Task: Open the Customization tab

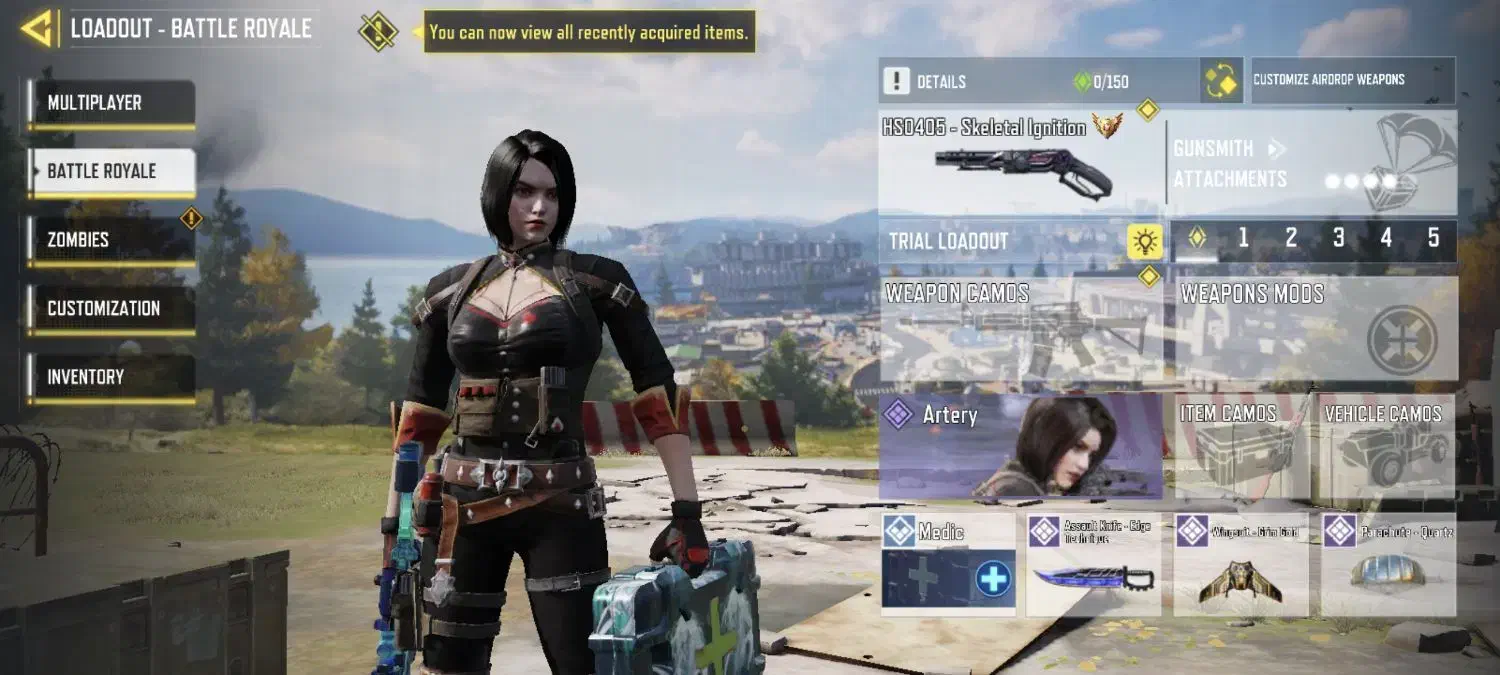Action: (111, 308)
